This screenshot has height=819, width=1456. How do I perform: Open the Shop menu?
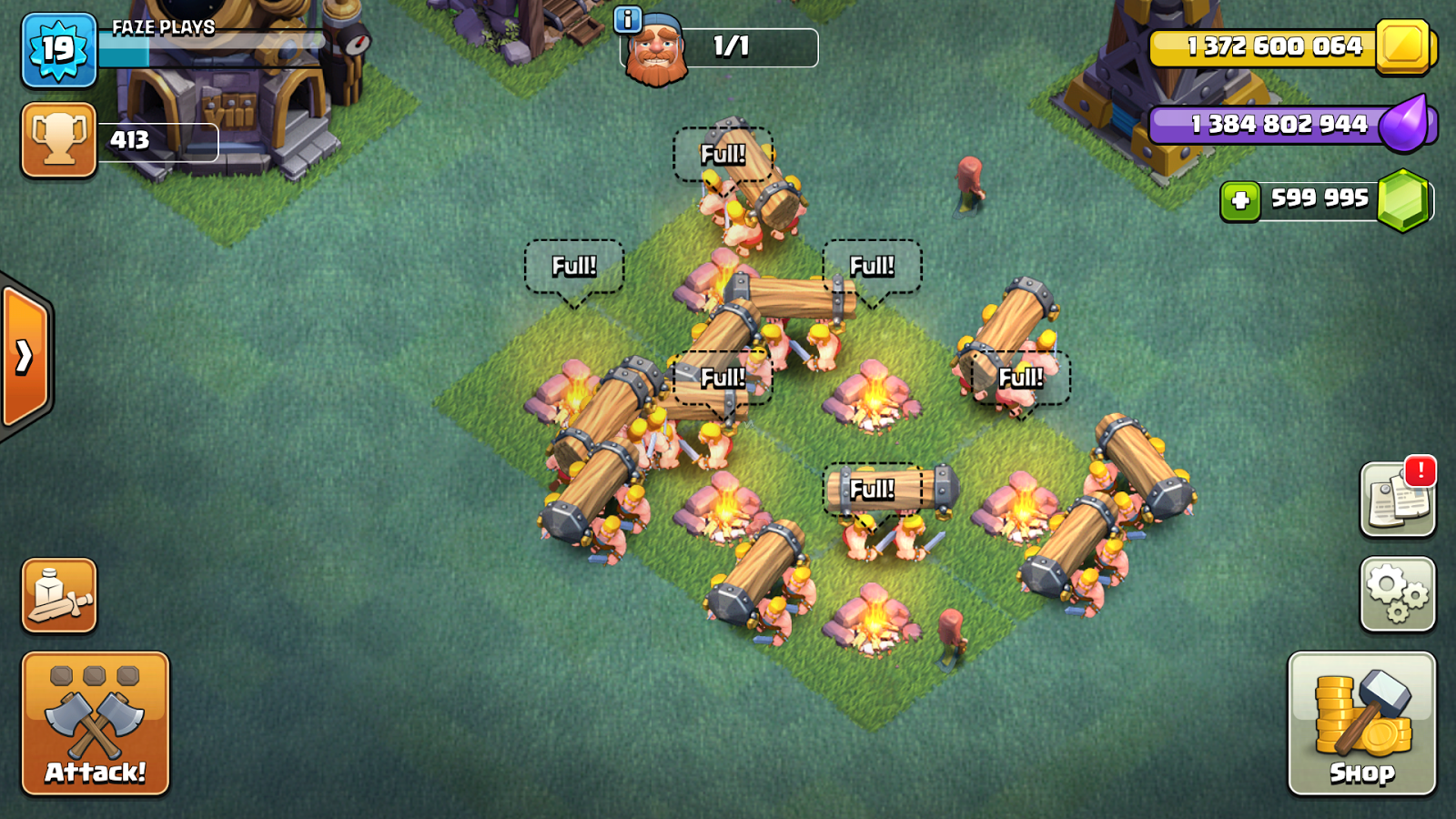point(1361,723)
